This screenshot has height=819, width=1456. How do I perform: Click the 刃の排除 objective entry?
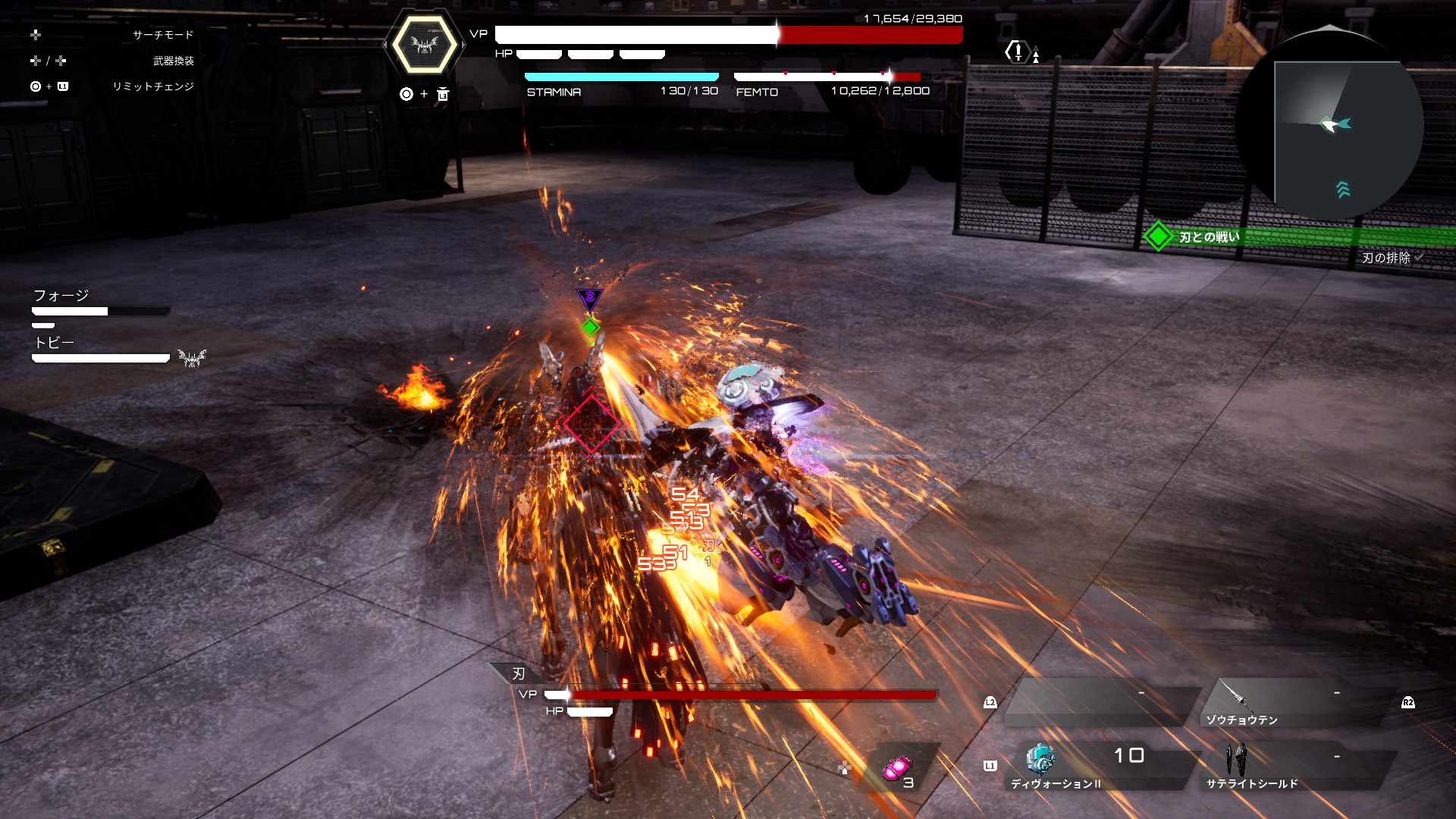tap(1386, 258)
